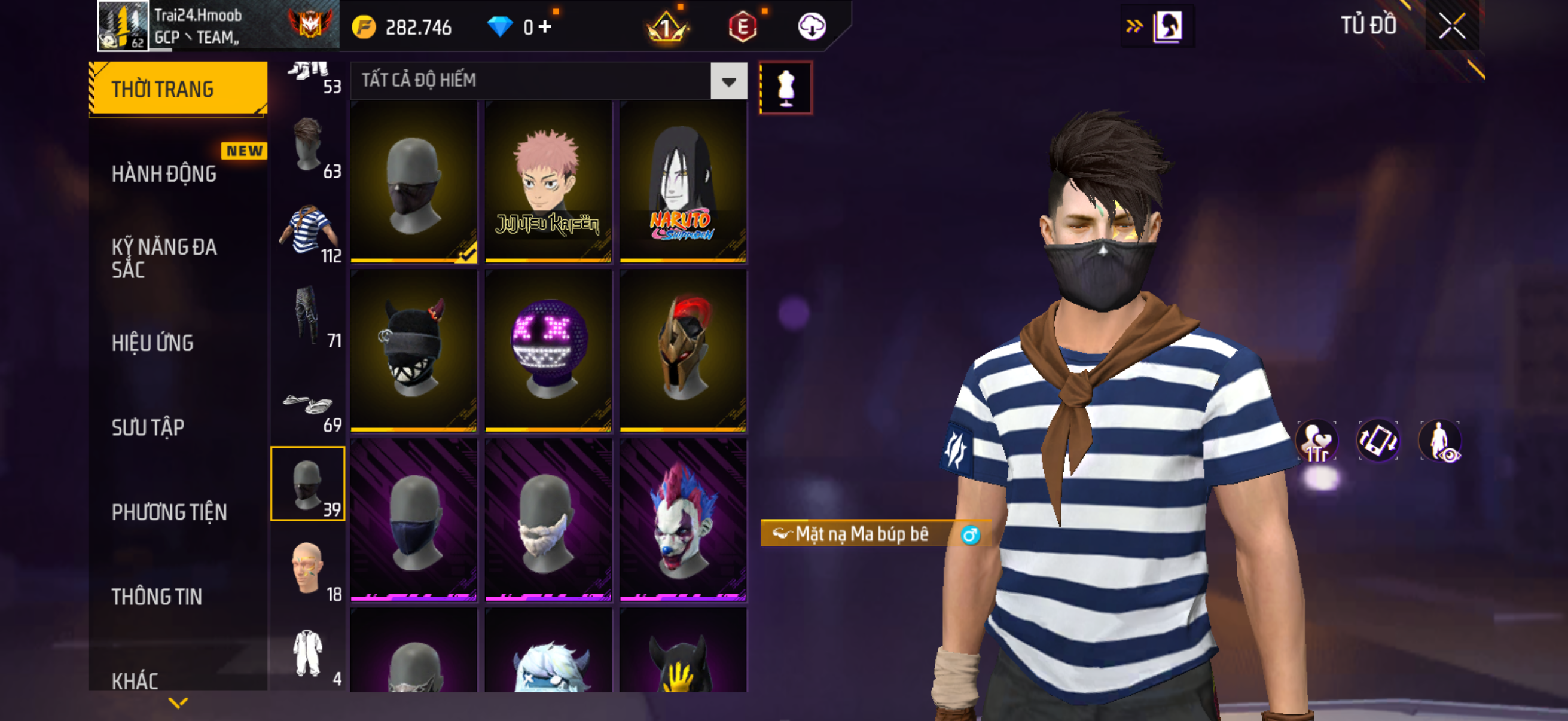Show the Thông Tin tab
The width and height of the screenshot is (1568, 721).
tap(157, 597)
